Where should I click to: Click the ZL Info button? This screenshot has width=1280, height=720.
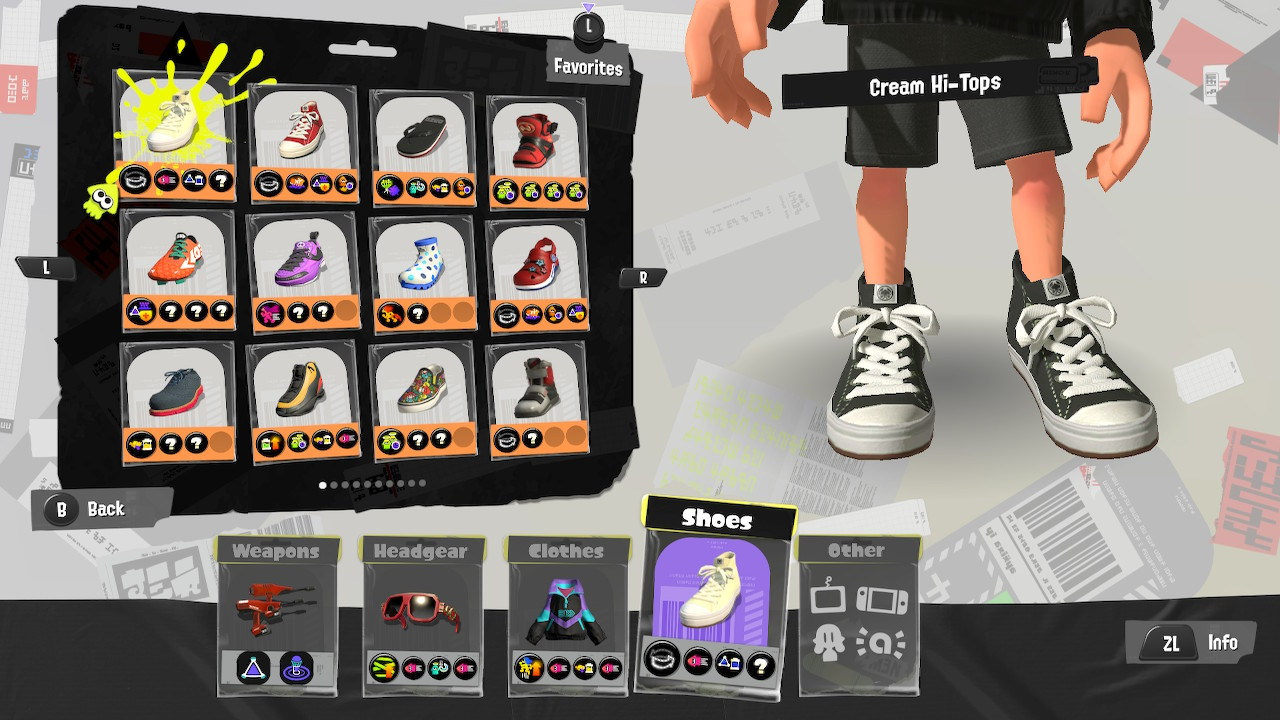[1190, 643]
